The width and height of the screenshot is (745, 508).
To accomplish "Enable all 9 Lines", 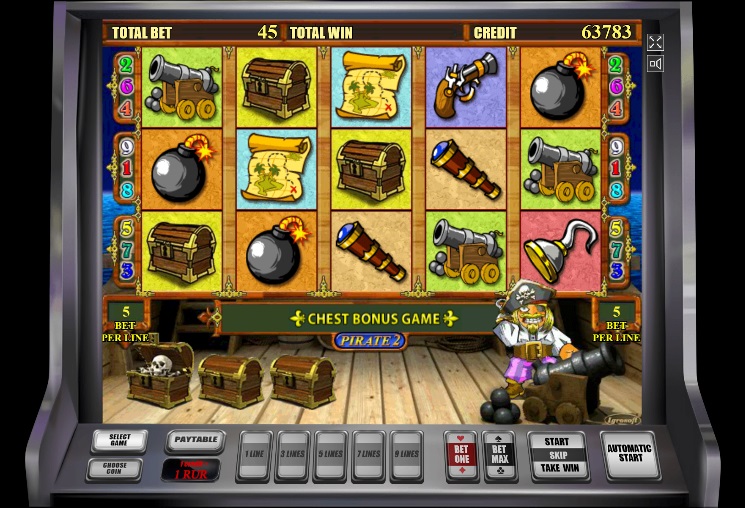I will [406, 455].
